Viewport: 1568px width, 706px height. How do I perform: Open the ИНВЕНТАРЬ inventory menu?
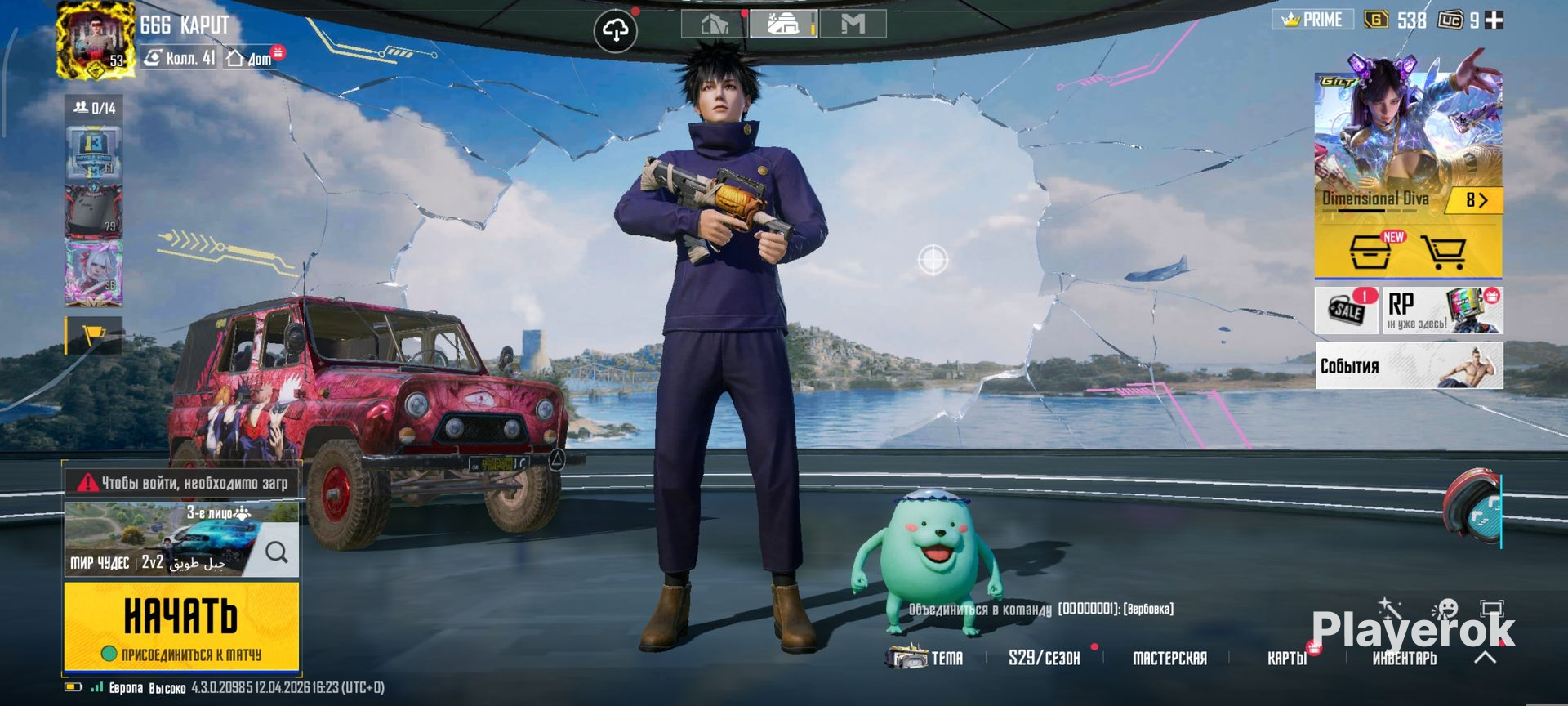click(x=1404, y=658)
